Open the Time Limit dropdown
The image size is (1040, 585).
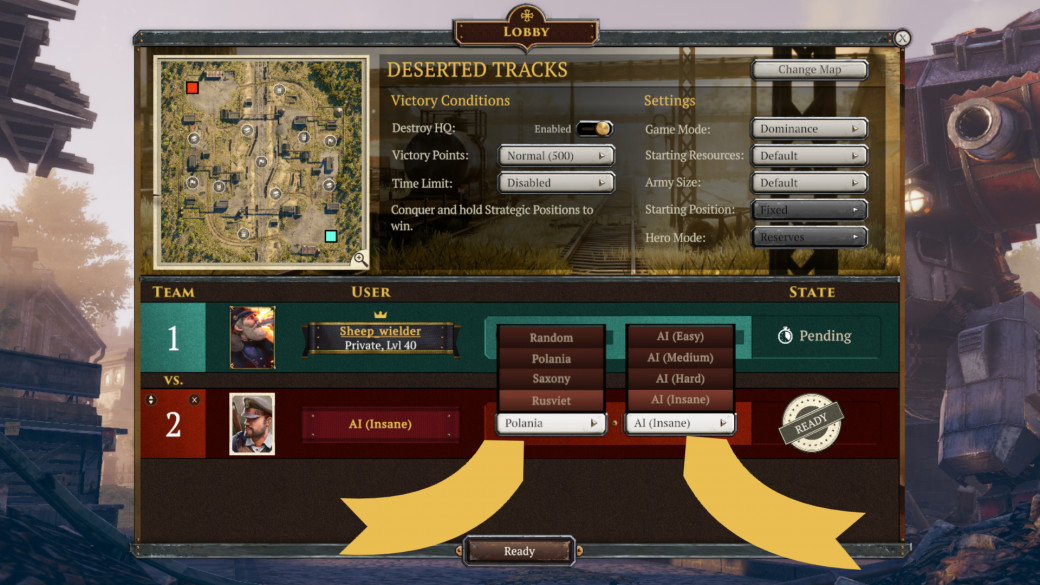click(x=556, y=184)
